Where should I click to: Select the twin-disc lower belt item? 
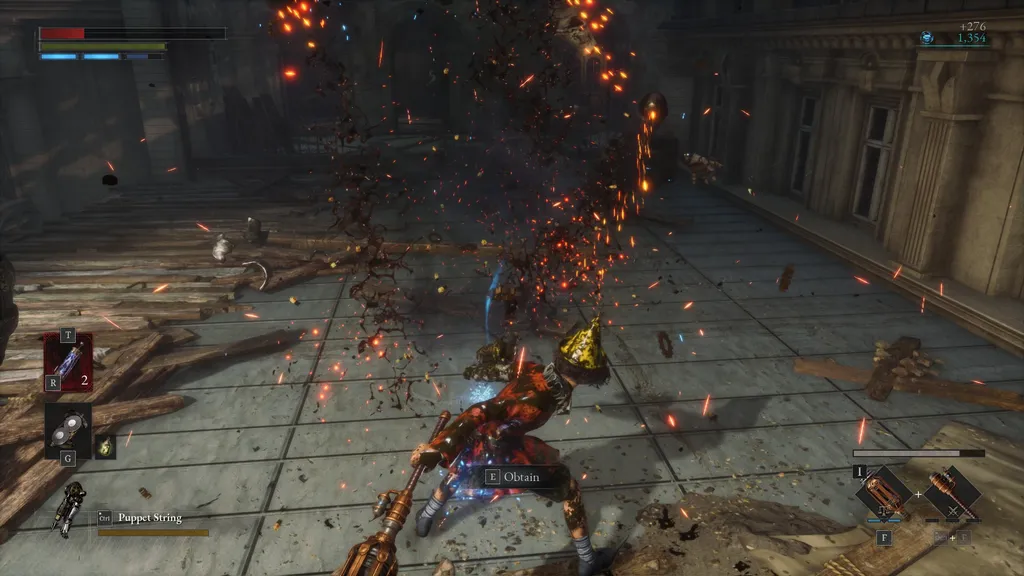tap(67, 428)
